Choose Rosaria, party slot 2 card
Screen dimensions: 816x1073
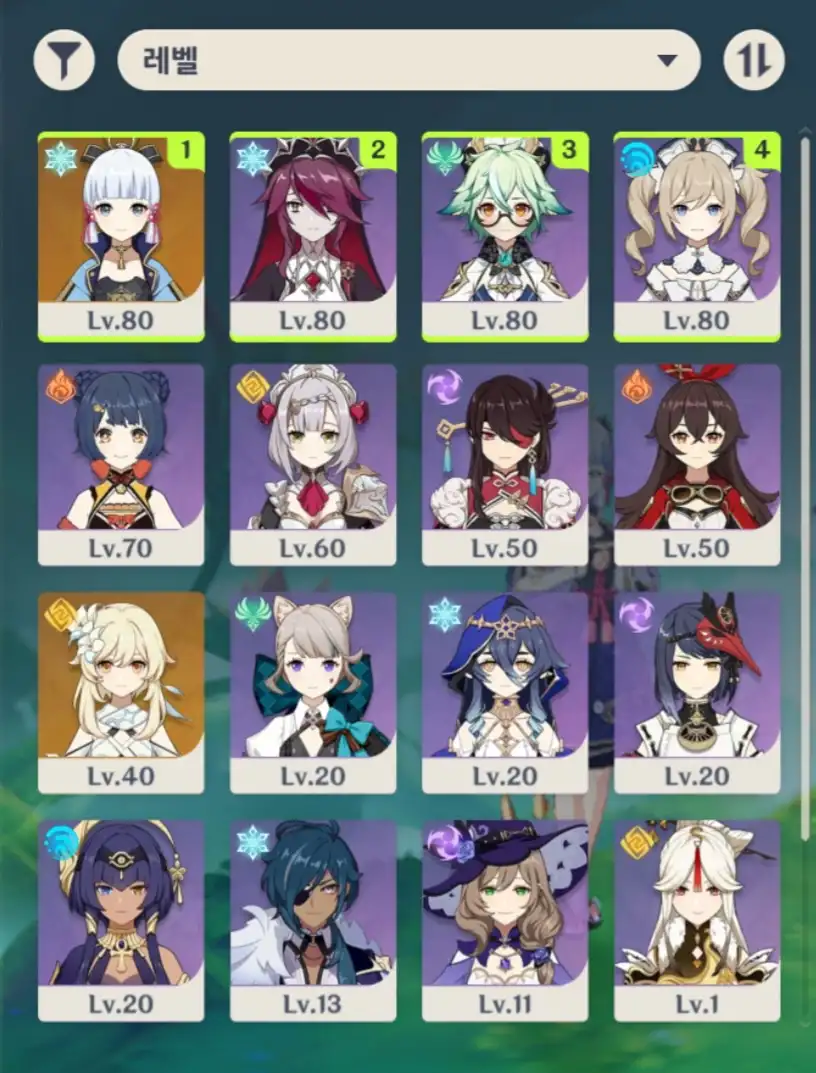[x=313, y=235]
